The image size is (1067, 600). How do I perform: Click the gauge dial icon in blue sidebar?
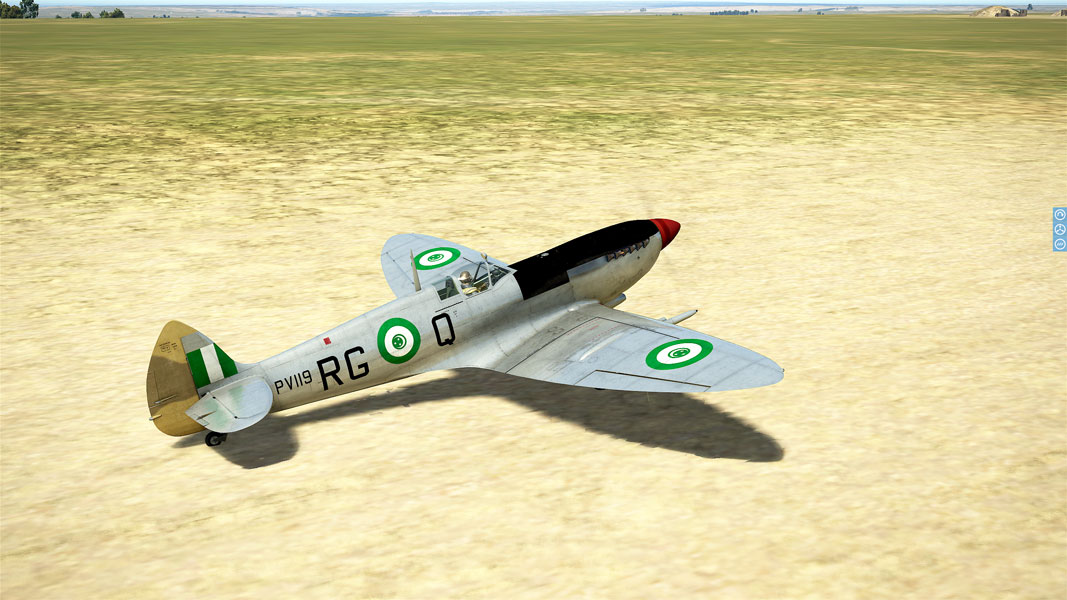(x=1060, y=215)
